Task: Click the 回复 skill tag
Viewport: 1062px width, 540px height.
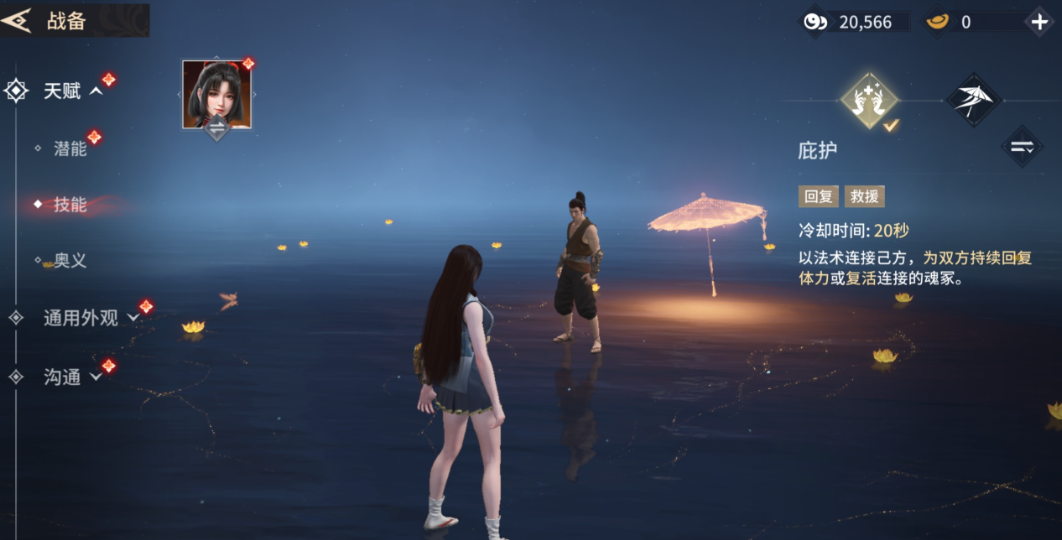Action: pyautogui.click(x=818, y=197)
